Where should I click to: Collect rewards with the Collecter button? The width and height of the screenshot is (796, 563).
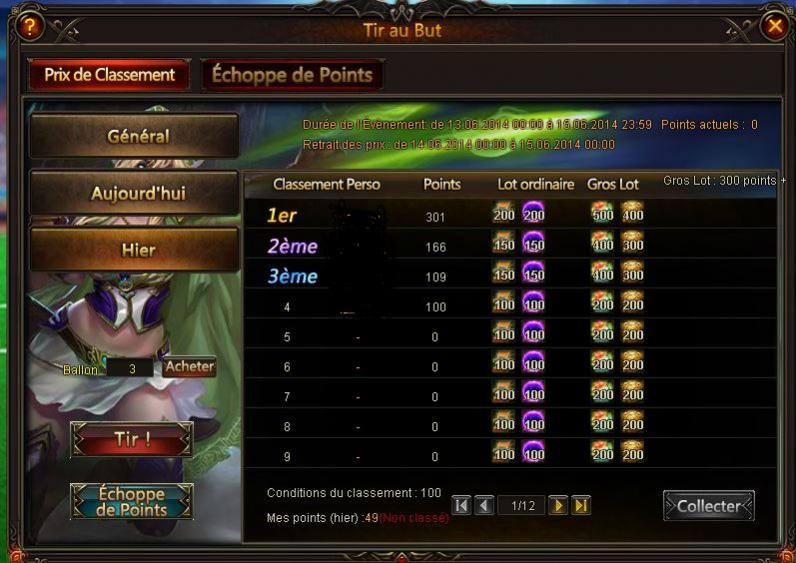pos(709,506)
